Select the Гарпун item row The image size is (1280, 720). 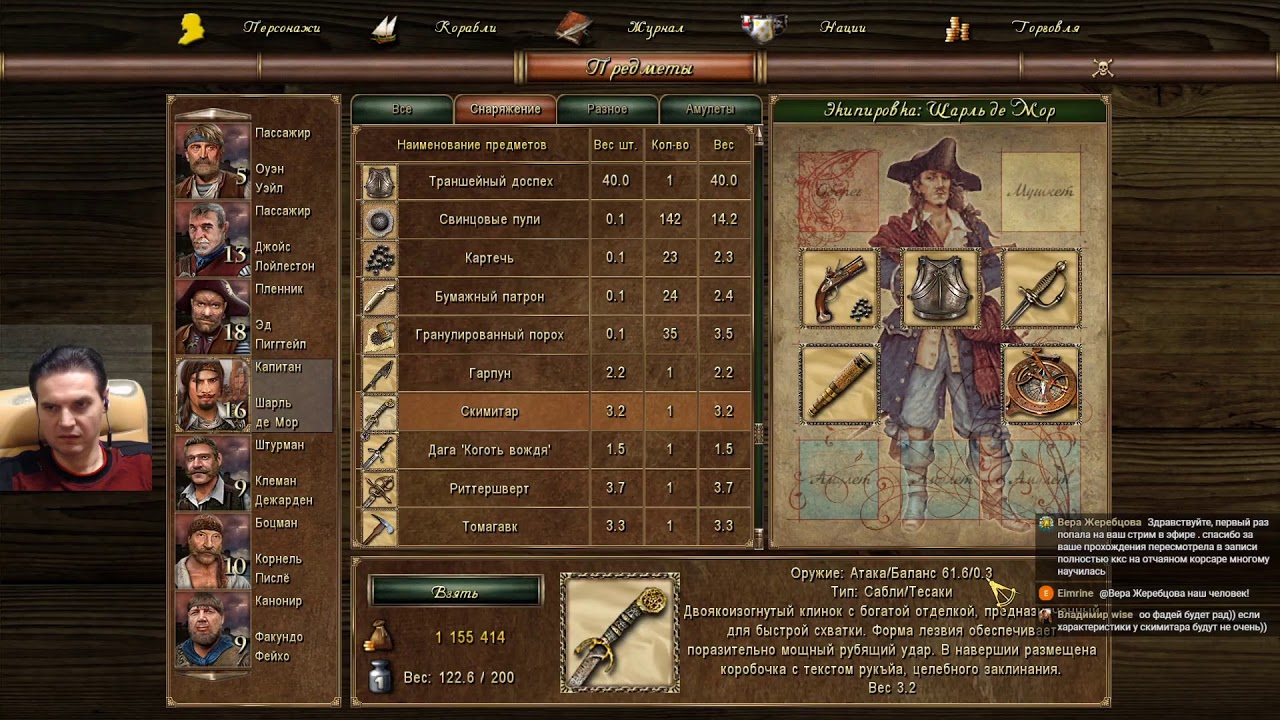(x=490, y=373)
